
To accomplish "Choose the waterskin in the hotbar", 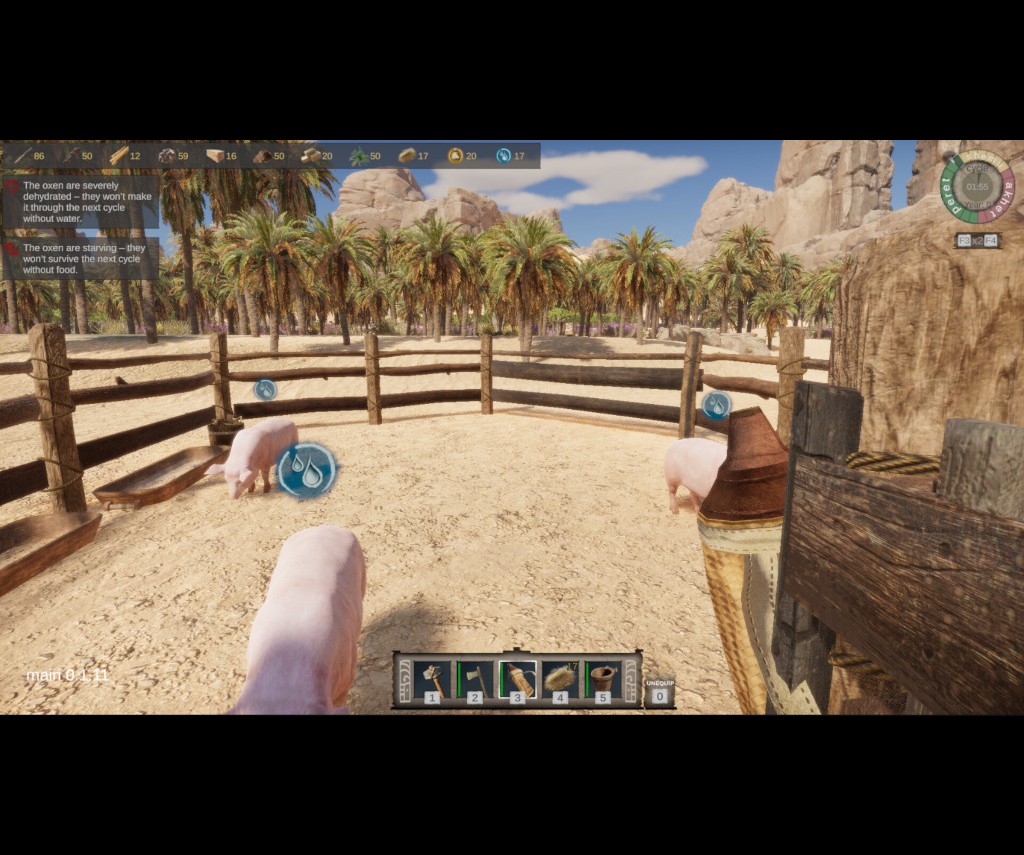I will pos(517,680).
